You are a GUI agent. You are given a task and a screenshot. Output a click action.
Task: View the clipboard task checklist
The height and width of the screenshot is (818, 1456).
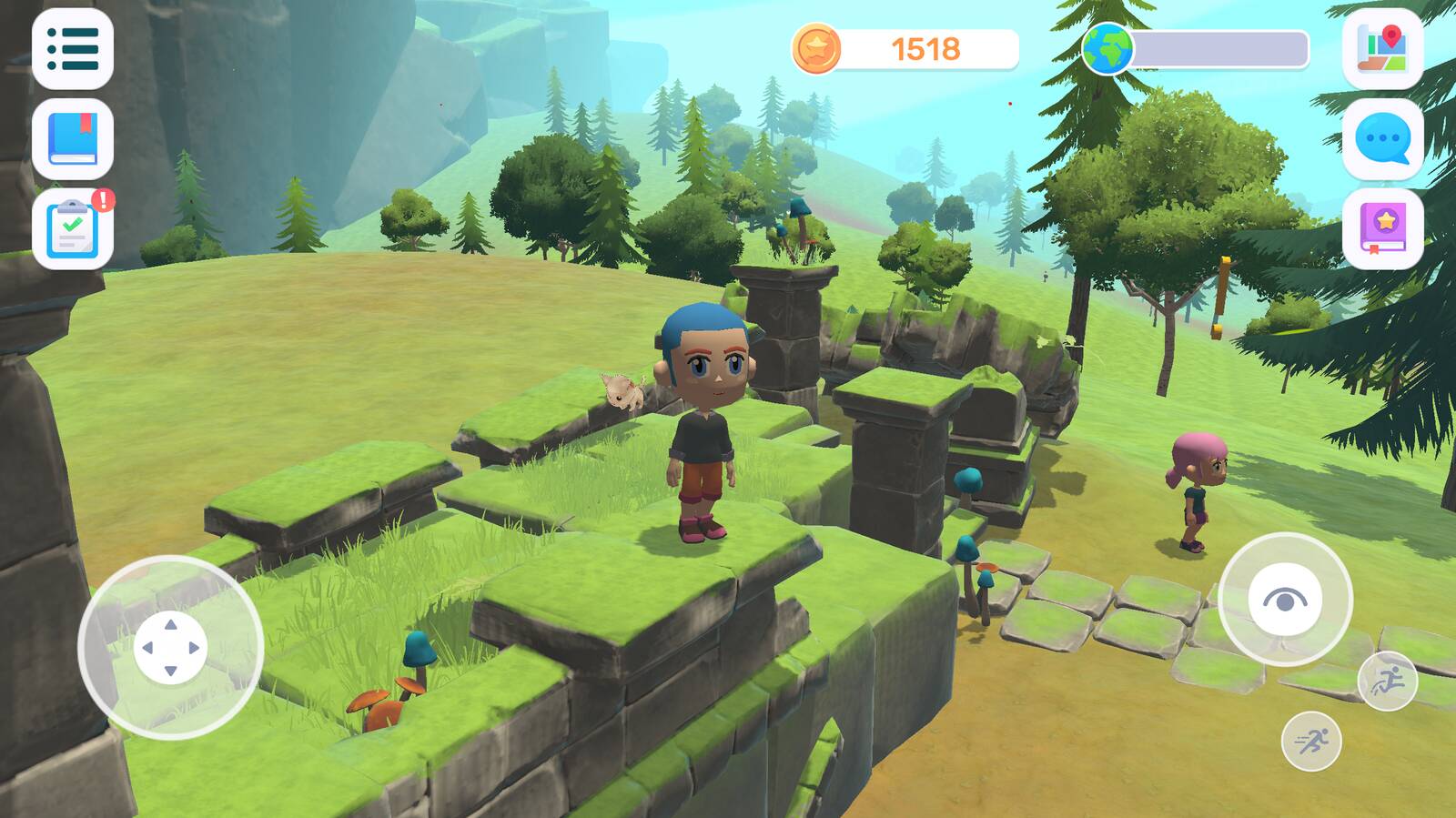coord(73,229)
